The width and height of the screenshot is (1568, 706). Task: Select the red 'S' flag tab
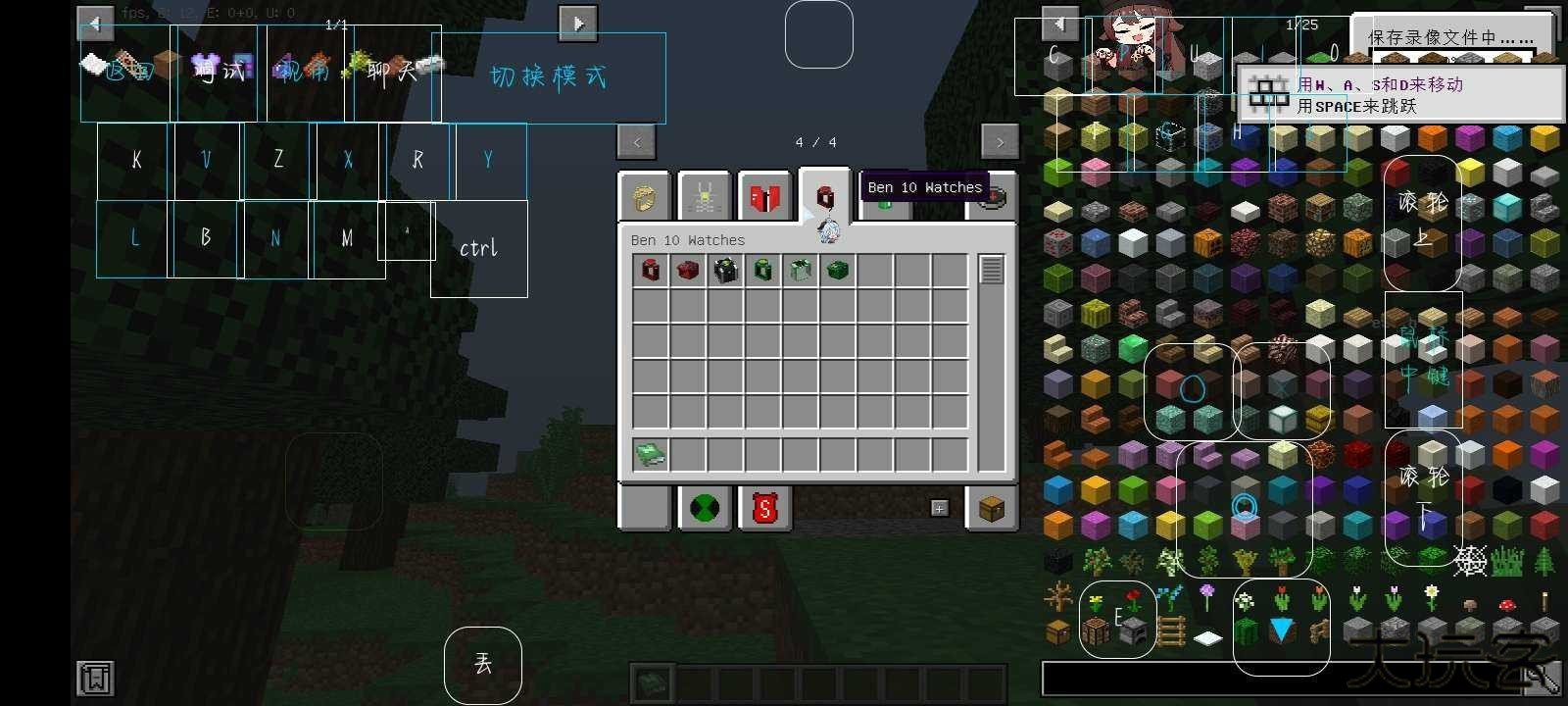tap(763, 507)
